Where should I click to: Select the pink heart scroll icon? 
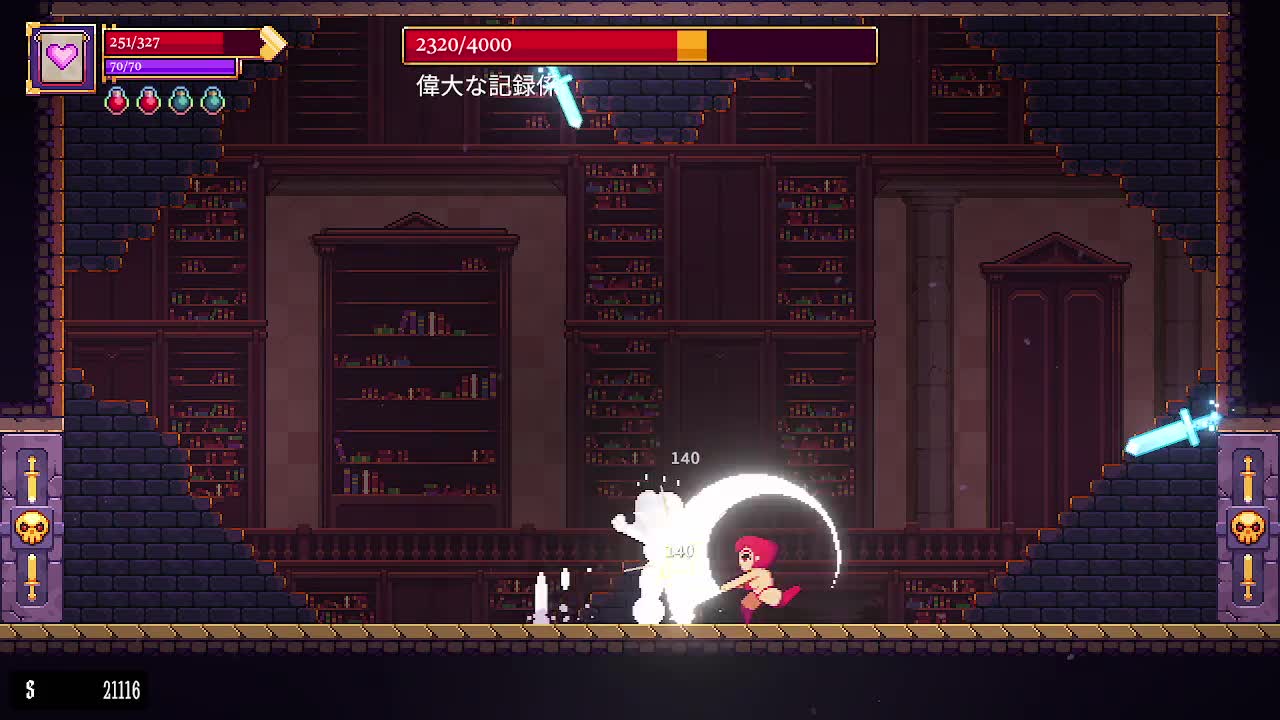(x=62, y=57)
